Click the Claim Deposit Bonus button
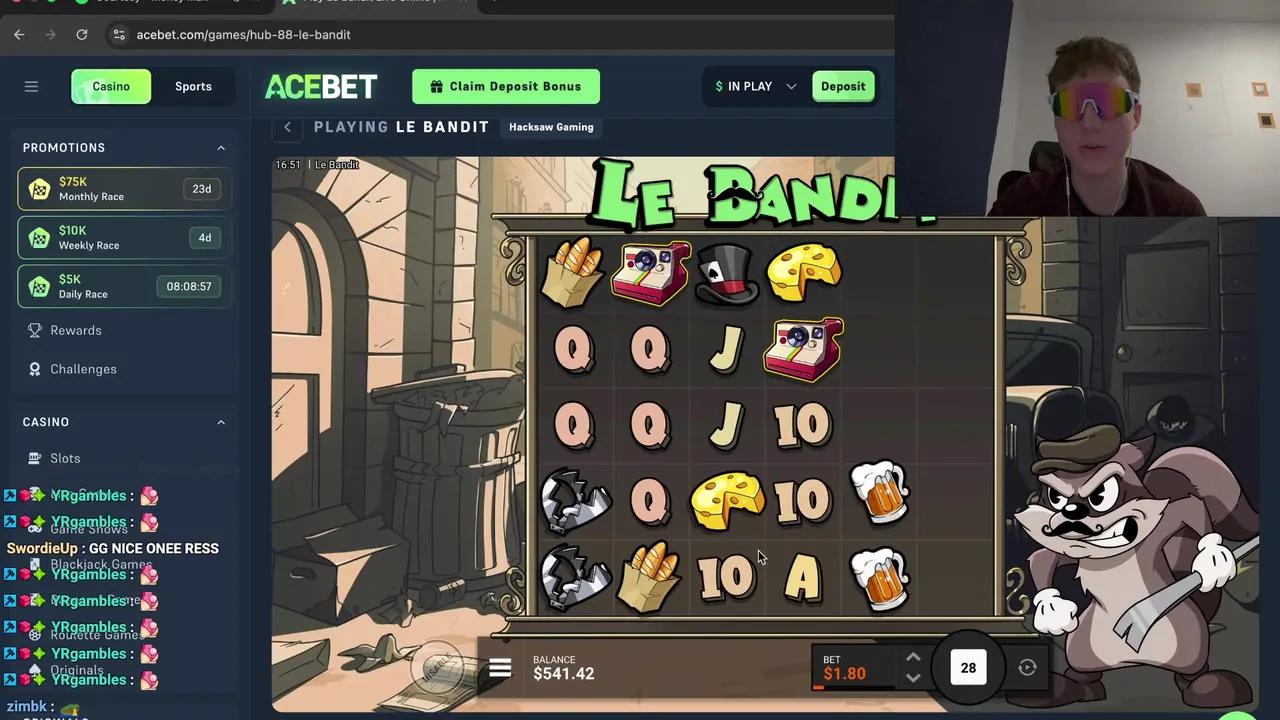 [505, 86]
